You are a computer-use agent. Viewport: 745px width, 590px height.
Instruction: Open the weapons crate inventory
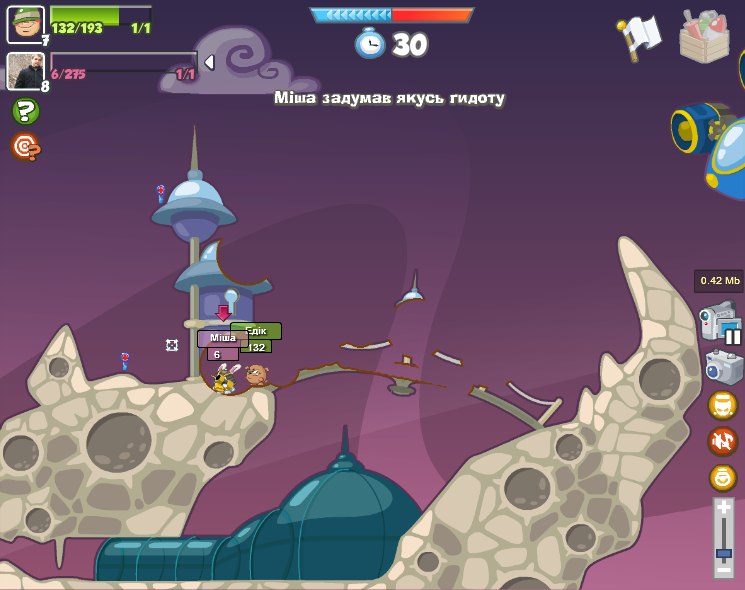coord(704,37)
